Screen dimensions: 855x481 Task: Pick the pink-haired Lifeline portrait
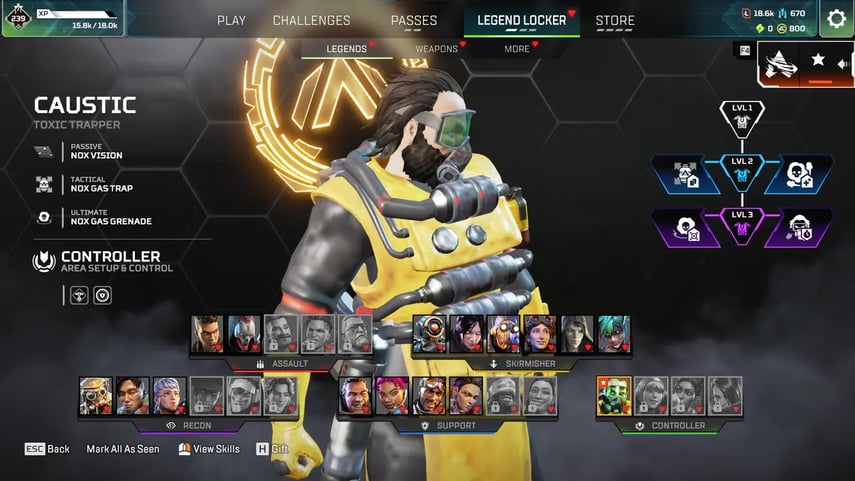[x=393, y=396]
